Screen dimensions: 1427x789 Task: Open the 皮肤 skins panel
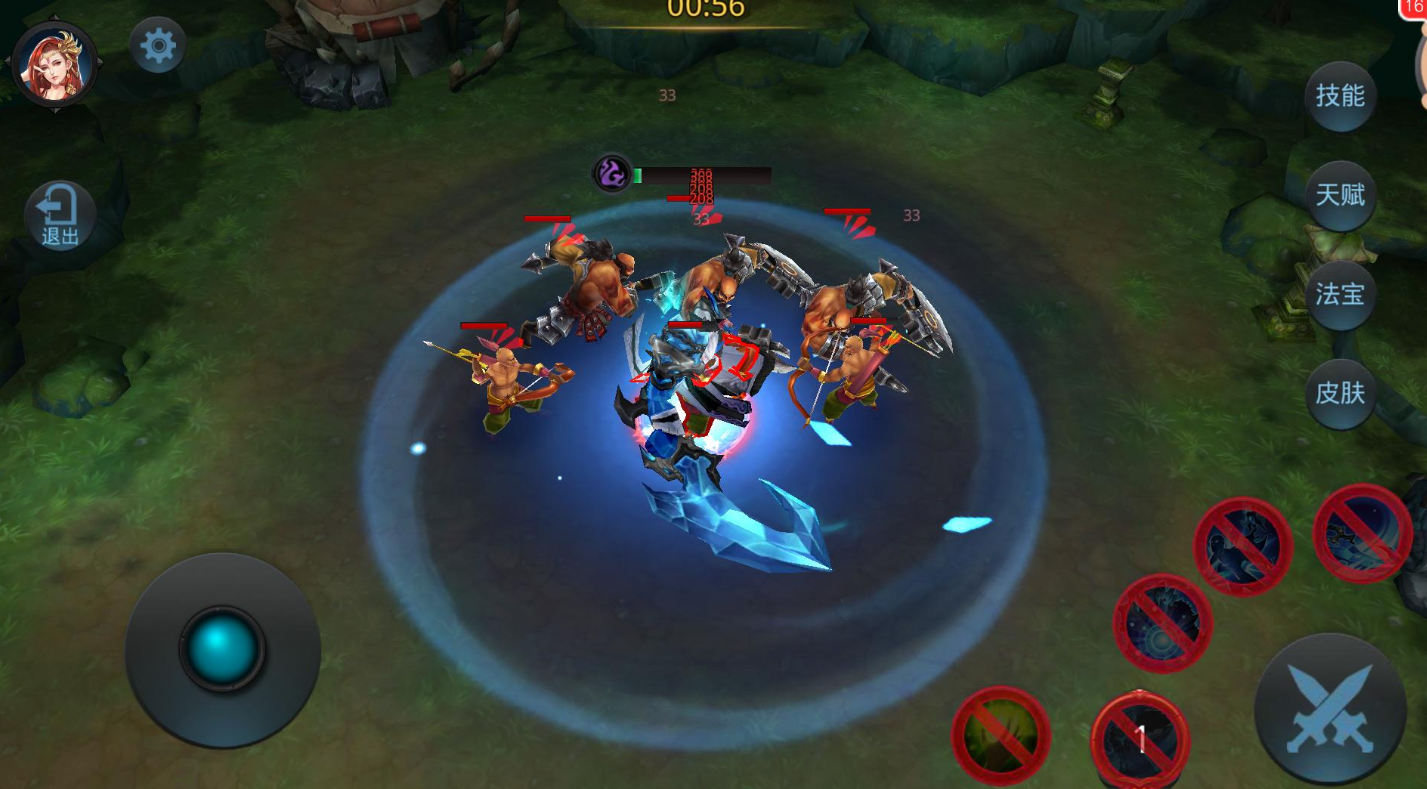(x=1340, y=393)
